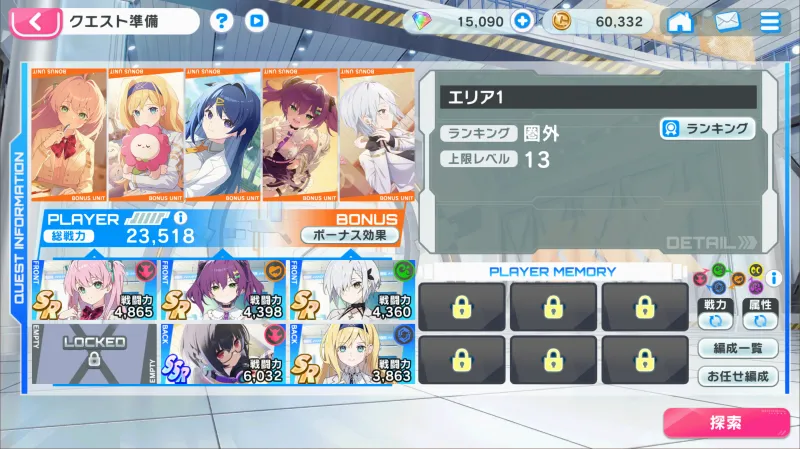Select the purple-haired SR unit with 4,398 power
This screenshot has width=800, height=449.
(225, 289)
